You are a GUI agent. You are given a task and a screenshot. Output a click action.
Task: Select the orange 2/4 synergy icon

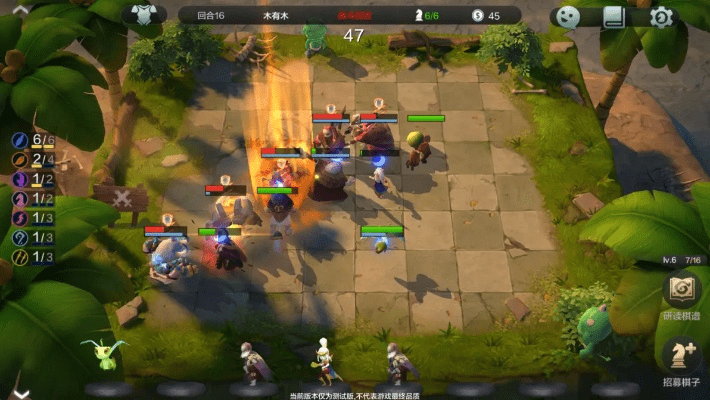(x=20, y=160)
